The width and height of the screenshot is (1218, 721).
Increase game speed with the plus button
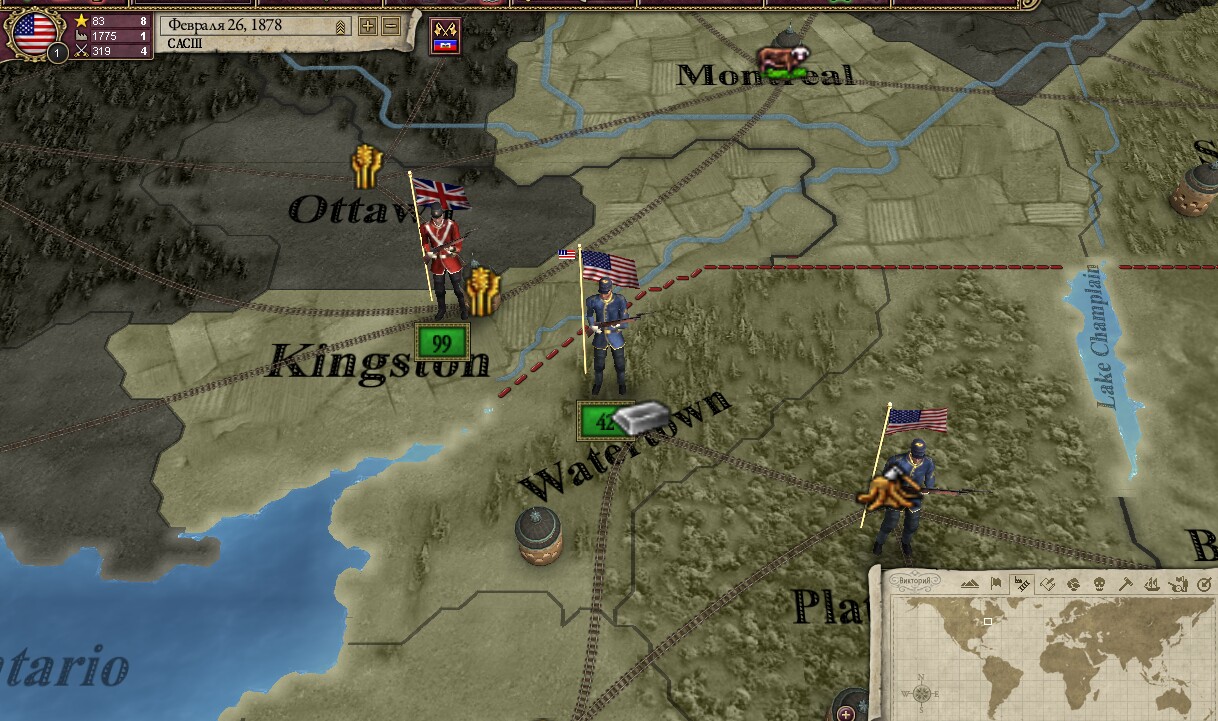(x=368, y=26)
